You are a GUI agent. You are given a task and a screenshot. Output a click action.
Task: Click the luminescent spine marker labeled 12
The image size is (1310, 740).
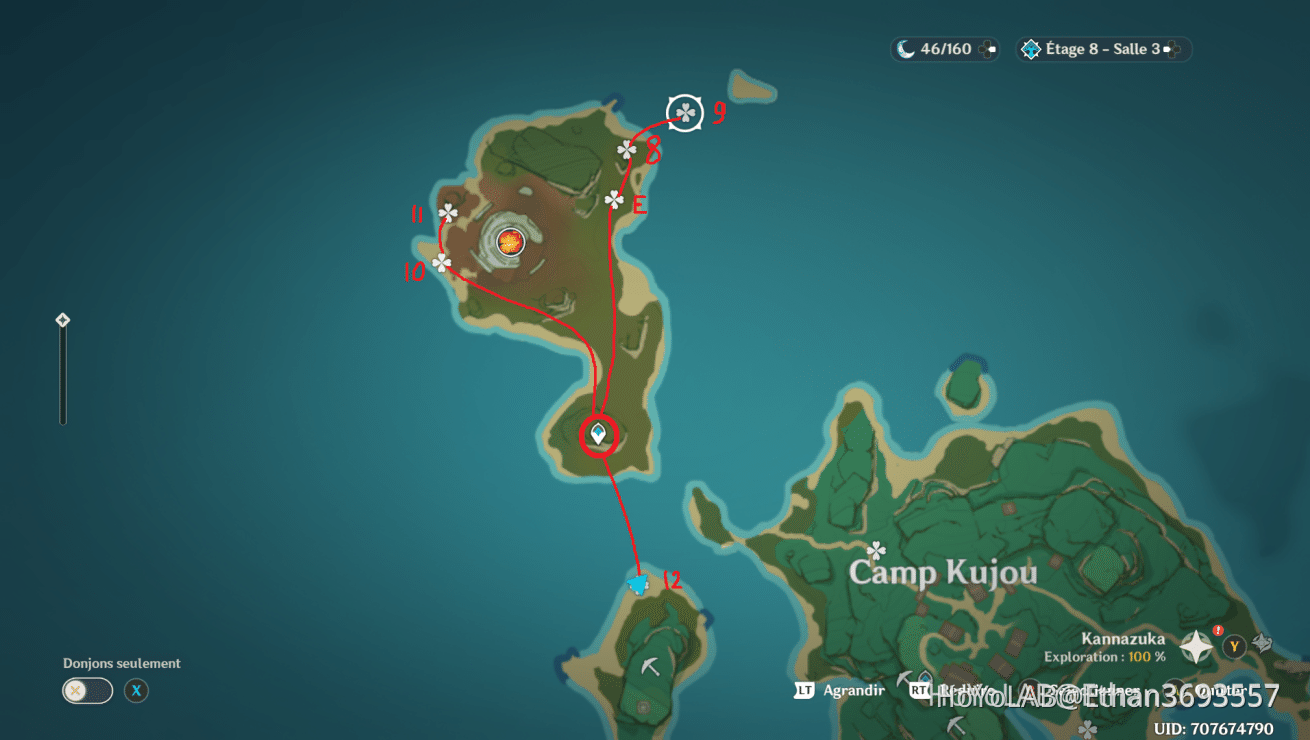pyautogui.click(x=640, y=582)
